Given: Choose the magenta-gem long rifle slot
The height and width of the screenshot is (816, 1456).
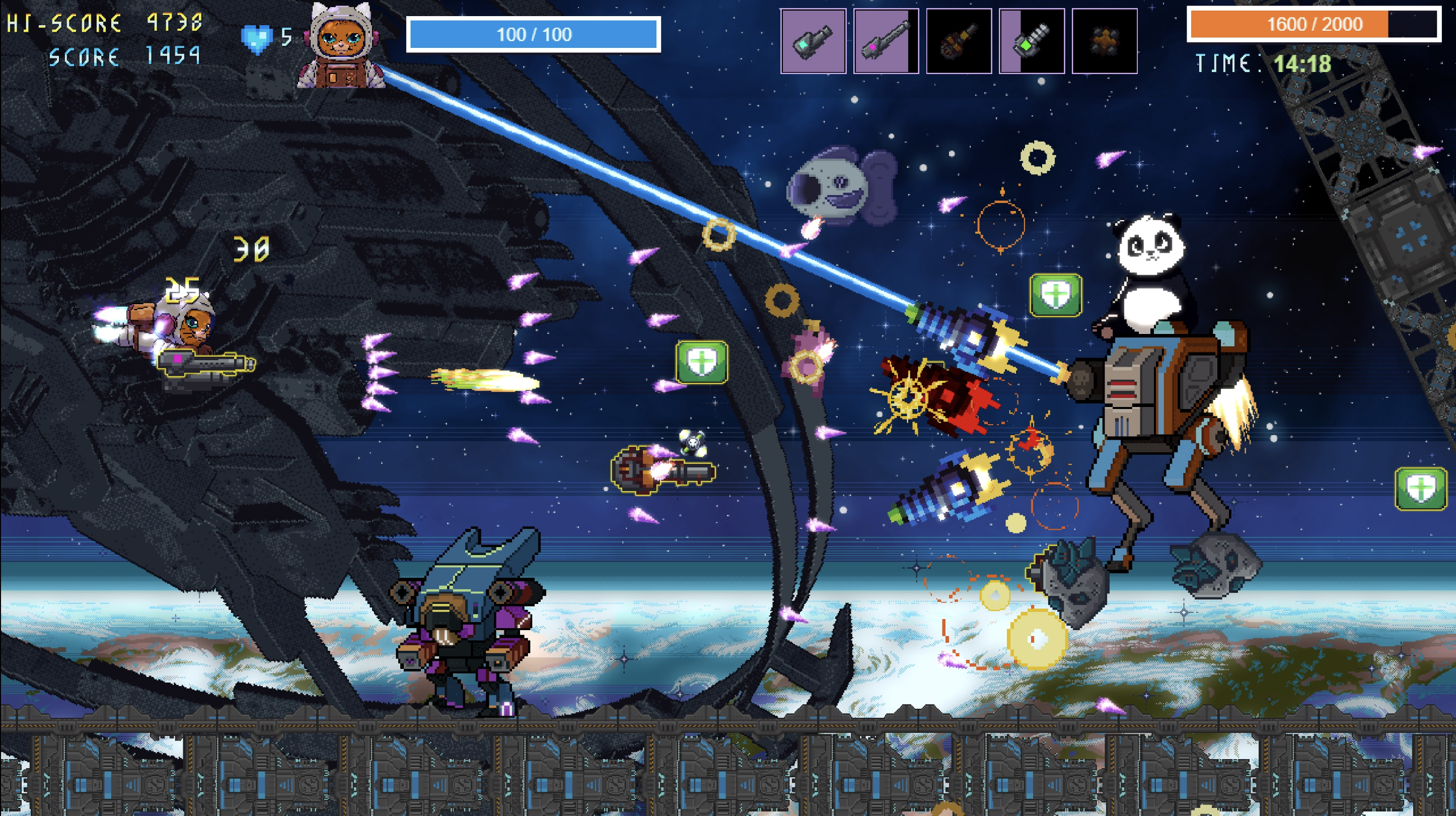Looking at the screenshot, I should pos(886,41).
